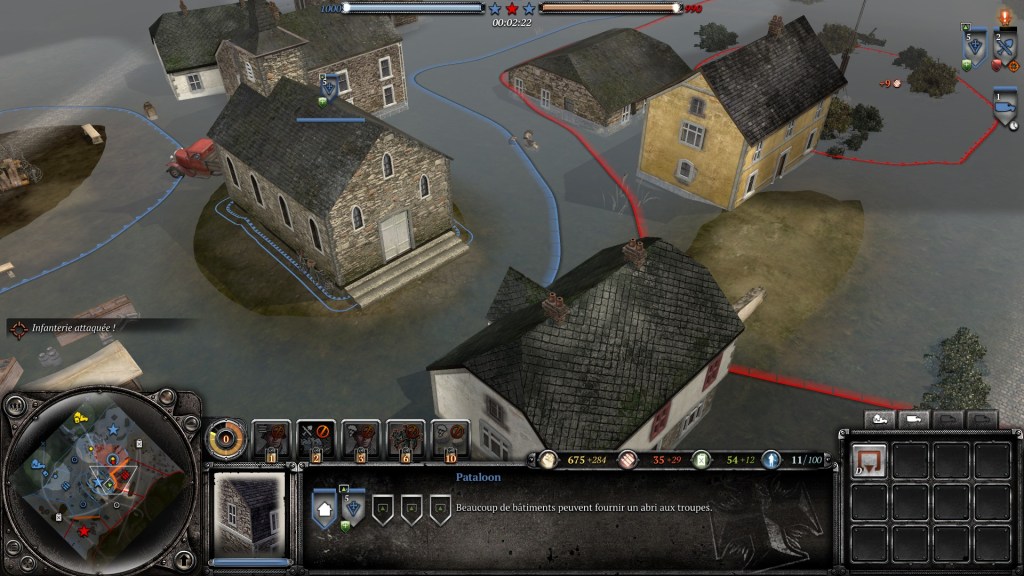Select the white house shield icon
Screen dimensions: 1024x576
(x=325, y=511)
